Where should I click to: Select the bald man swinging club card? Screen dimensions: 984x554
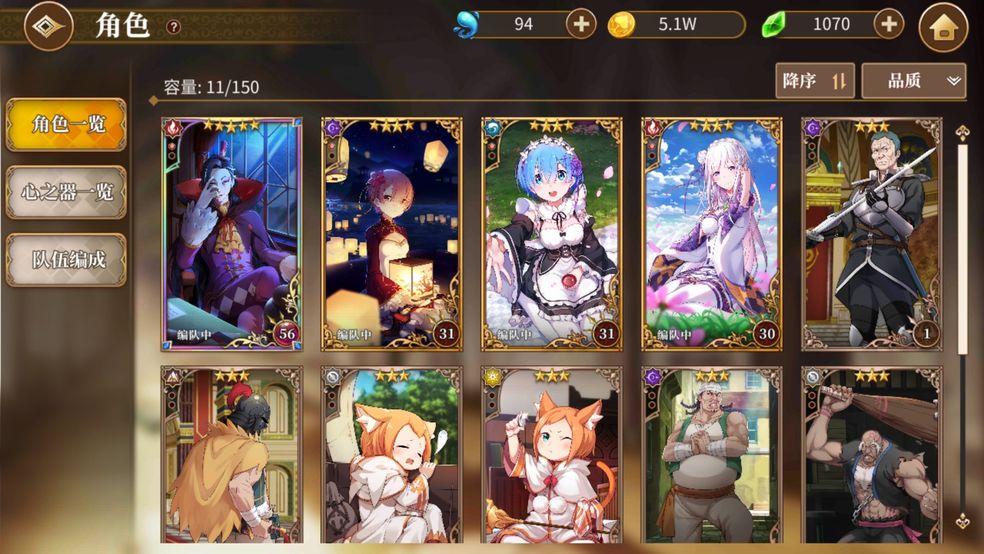(x=872, y=456)
